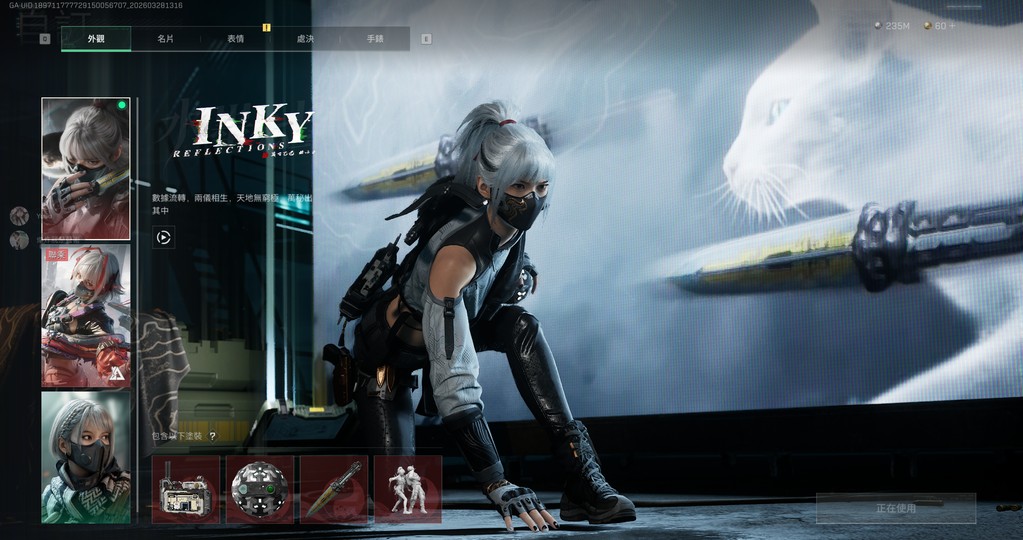Select the equipped skin holding a blade
Screen dimensions: 1023x540
(86, 168)
